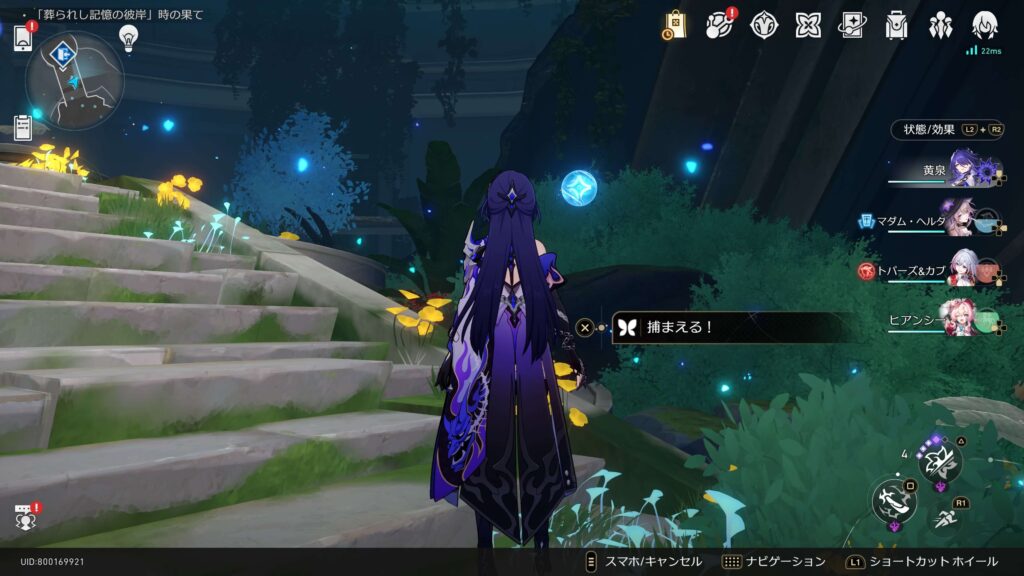Click the lightbulb hint icon
The width and height of the screenshot is (1024, 576).
[x=128, y=37]
